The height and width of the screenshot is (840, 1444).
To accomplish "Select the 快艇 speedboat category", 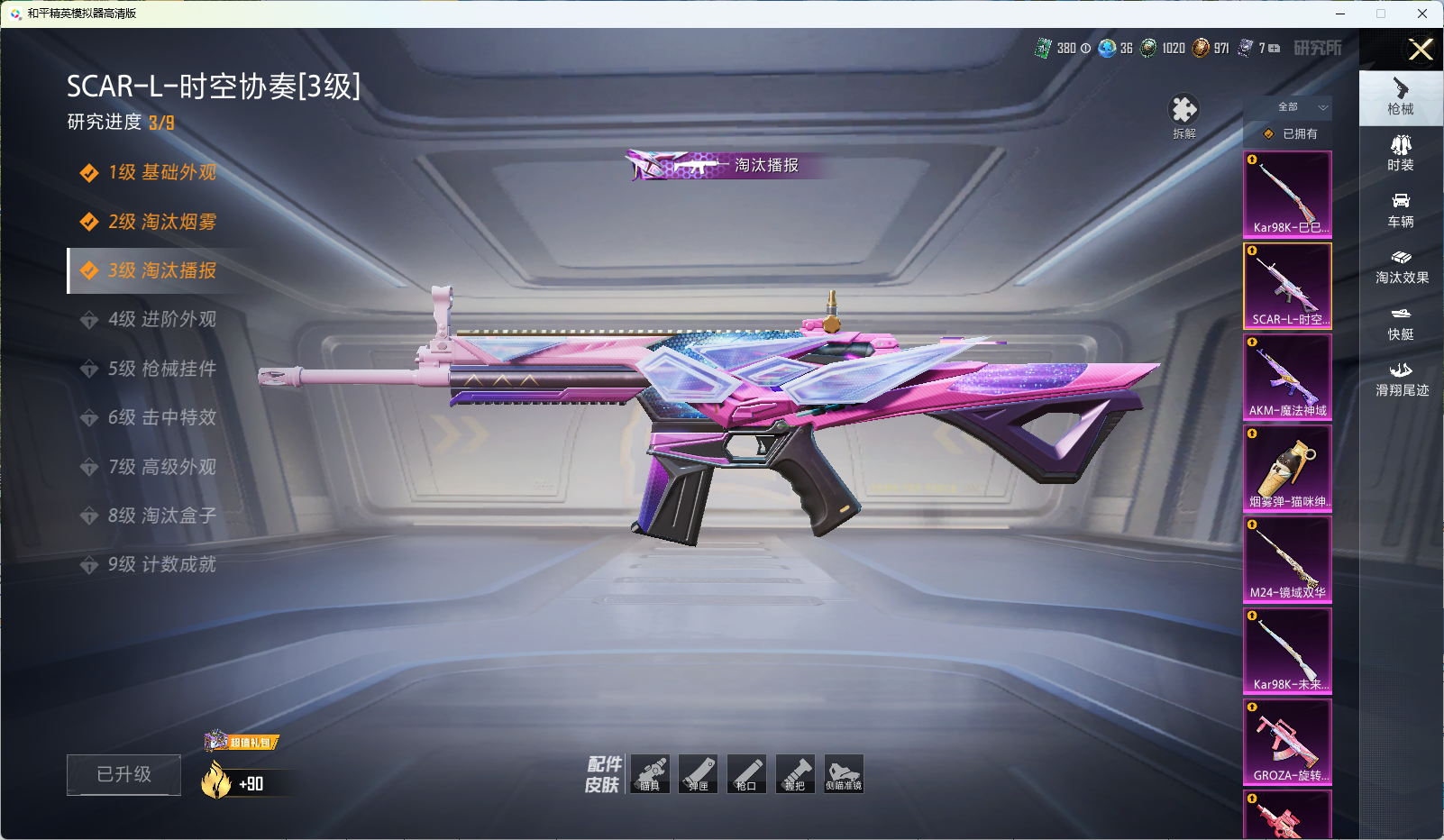I will tap(1401, 323).
